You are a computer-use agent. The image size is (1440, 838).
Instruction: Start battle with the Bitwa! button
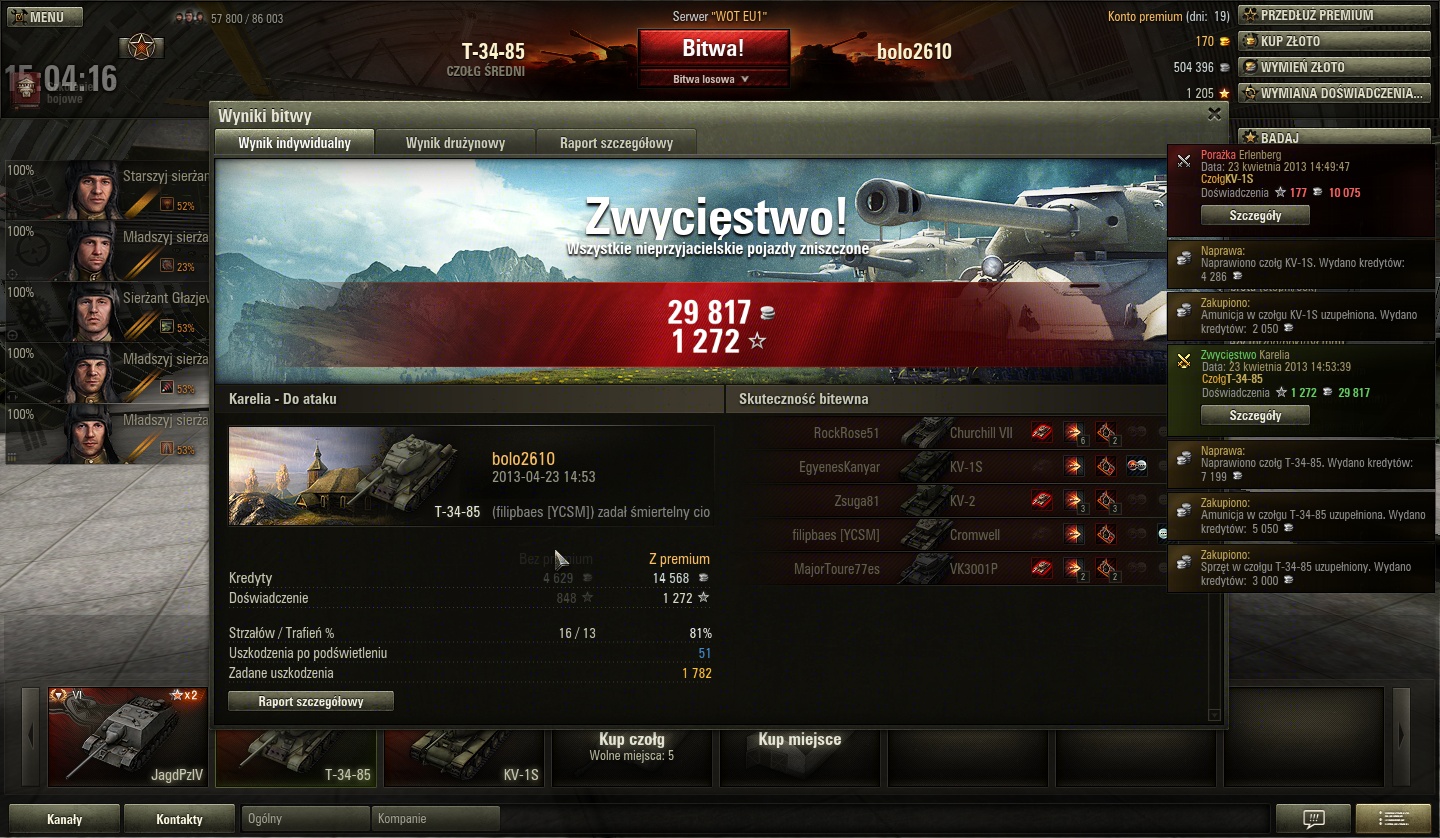point(713,48)
